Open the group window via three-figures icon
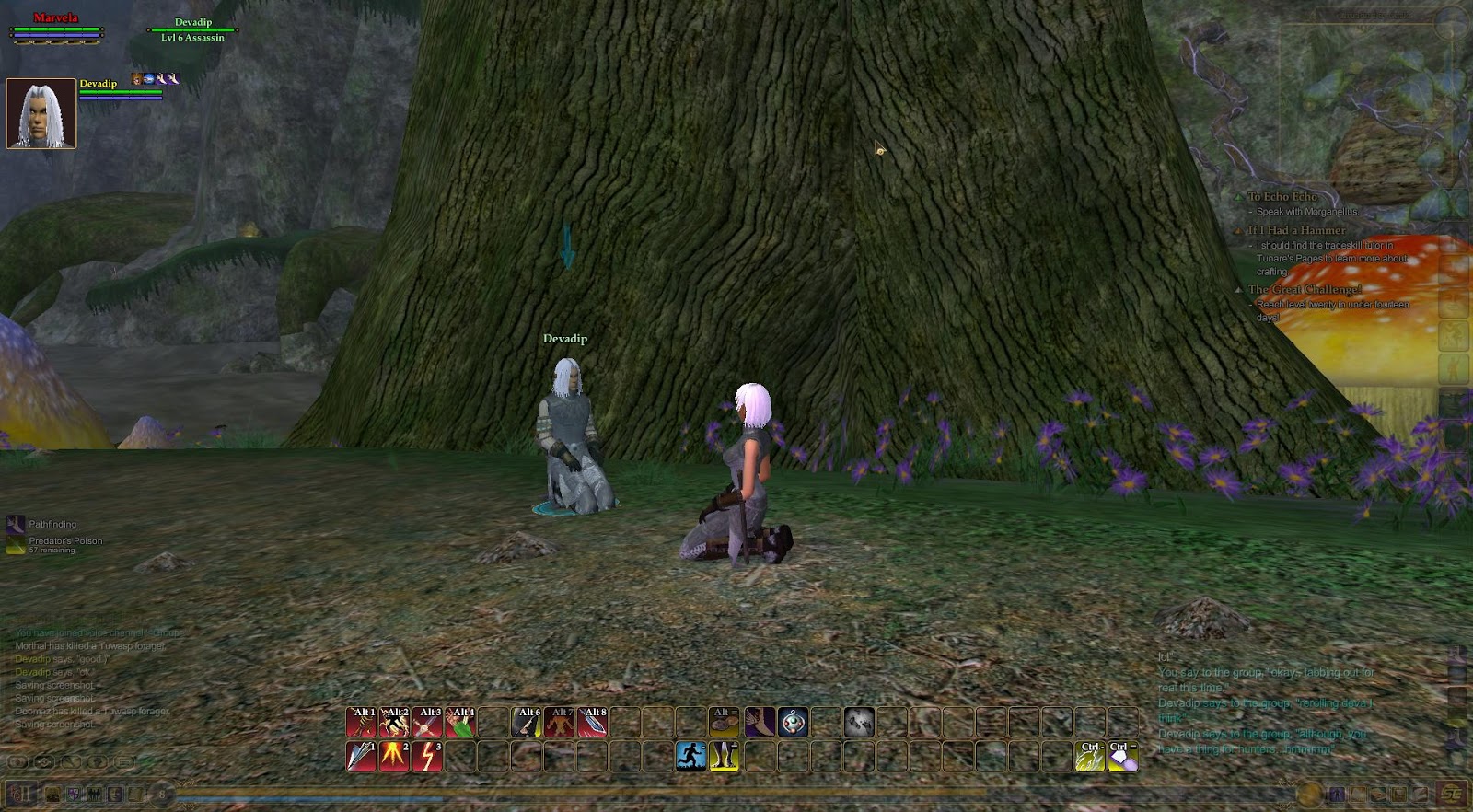 95,795
